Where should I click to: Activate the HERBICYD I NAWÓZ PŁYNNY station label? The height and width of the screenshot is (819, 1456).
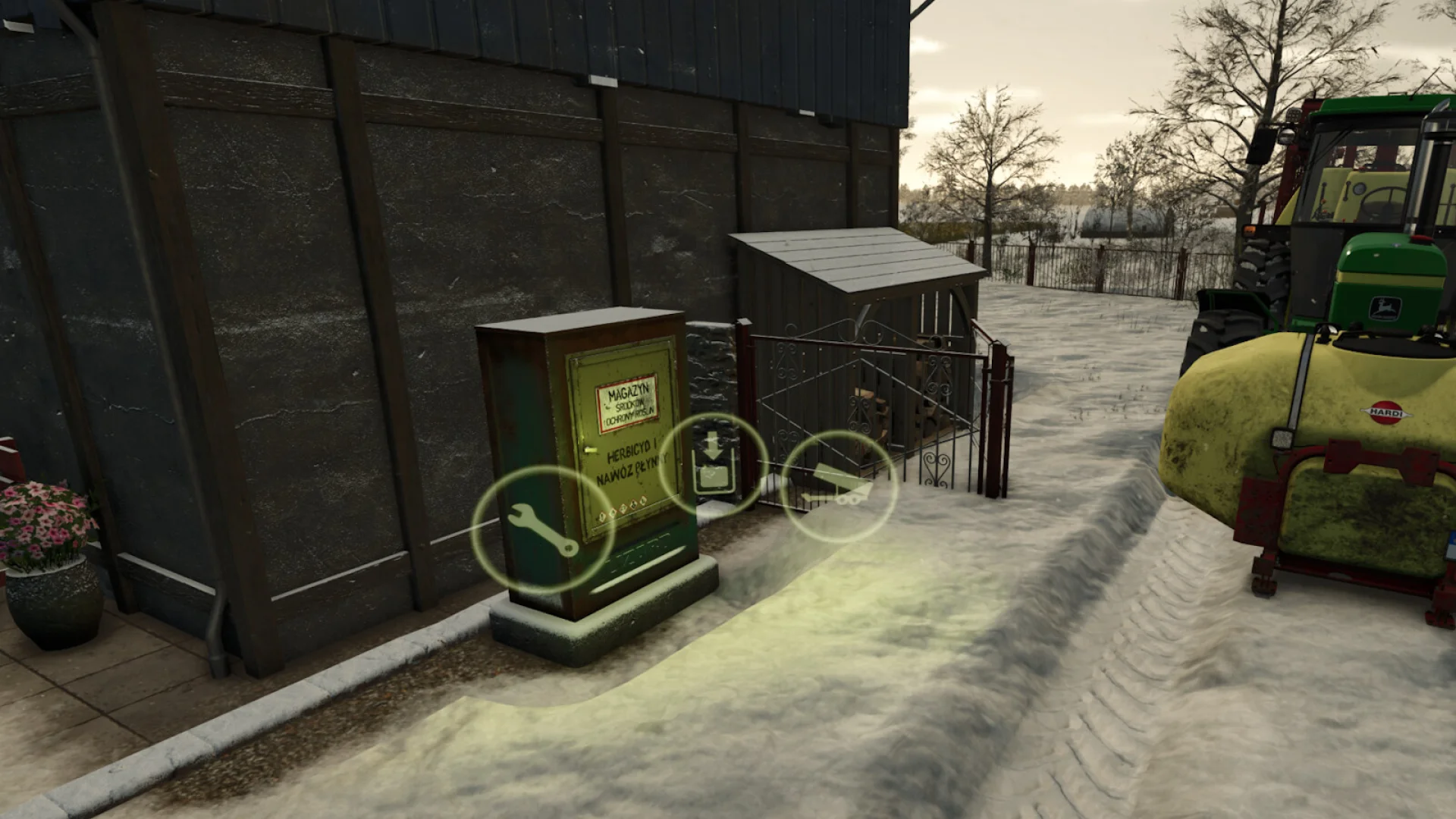[x=632, y=463]
